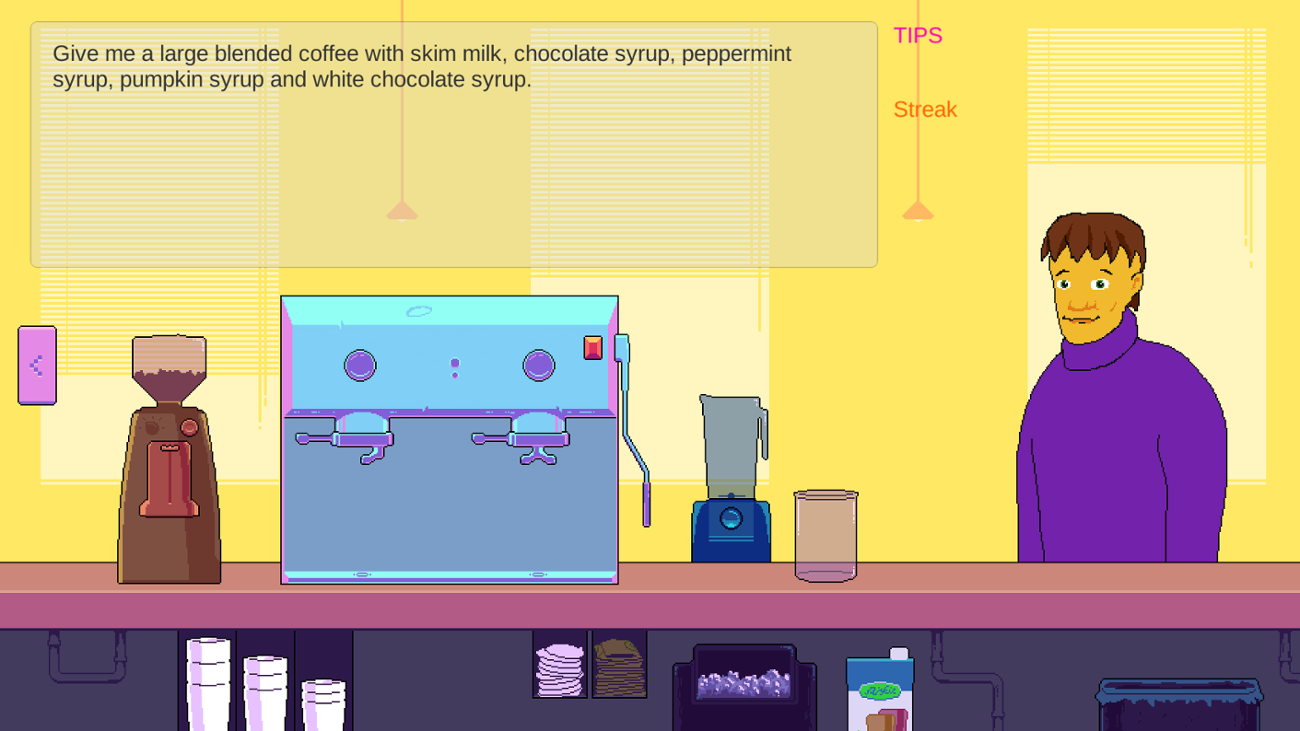Open the TIPS display
Viewport: 1300px width, 731px height.
(917, 35)
